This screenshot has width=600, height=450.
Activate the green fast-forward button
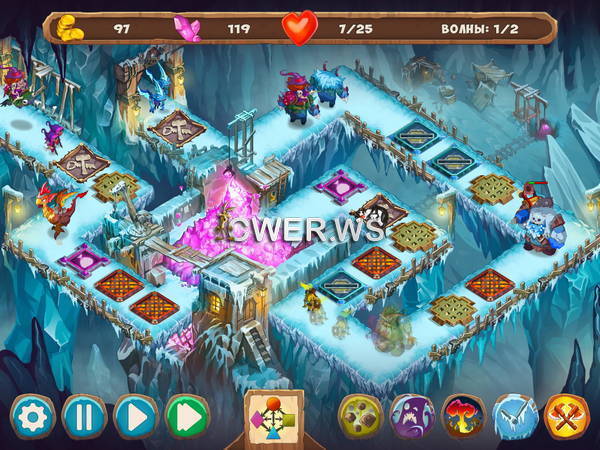coord(187,416)
